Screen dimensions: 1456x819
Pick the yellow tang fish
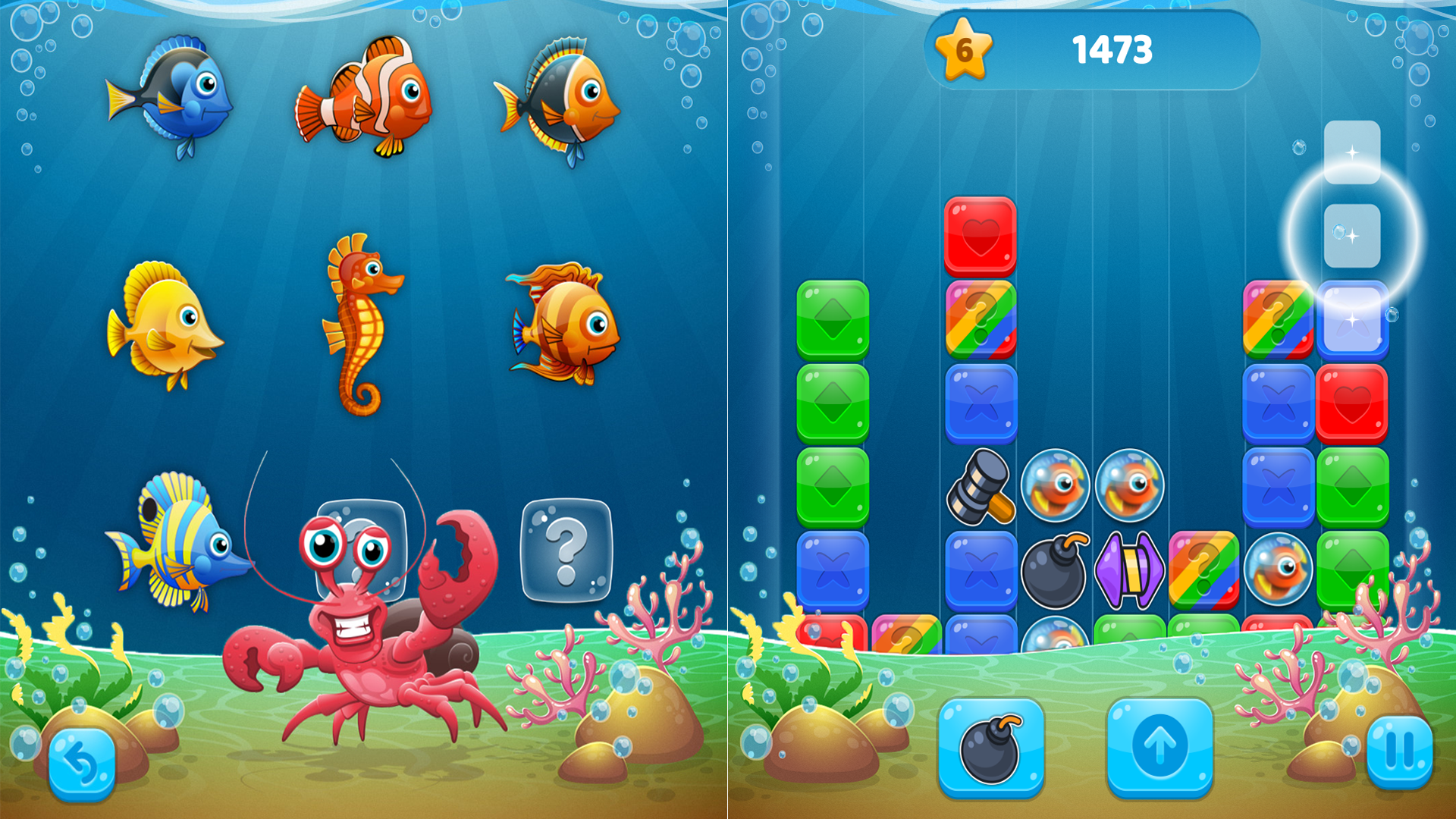(163, 322)
